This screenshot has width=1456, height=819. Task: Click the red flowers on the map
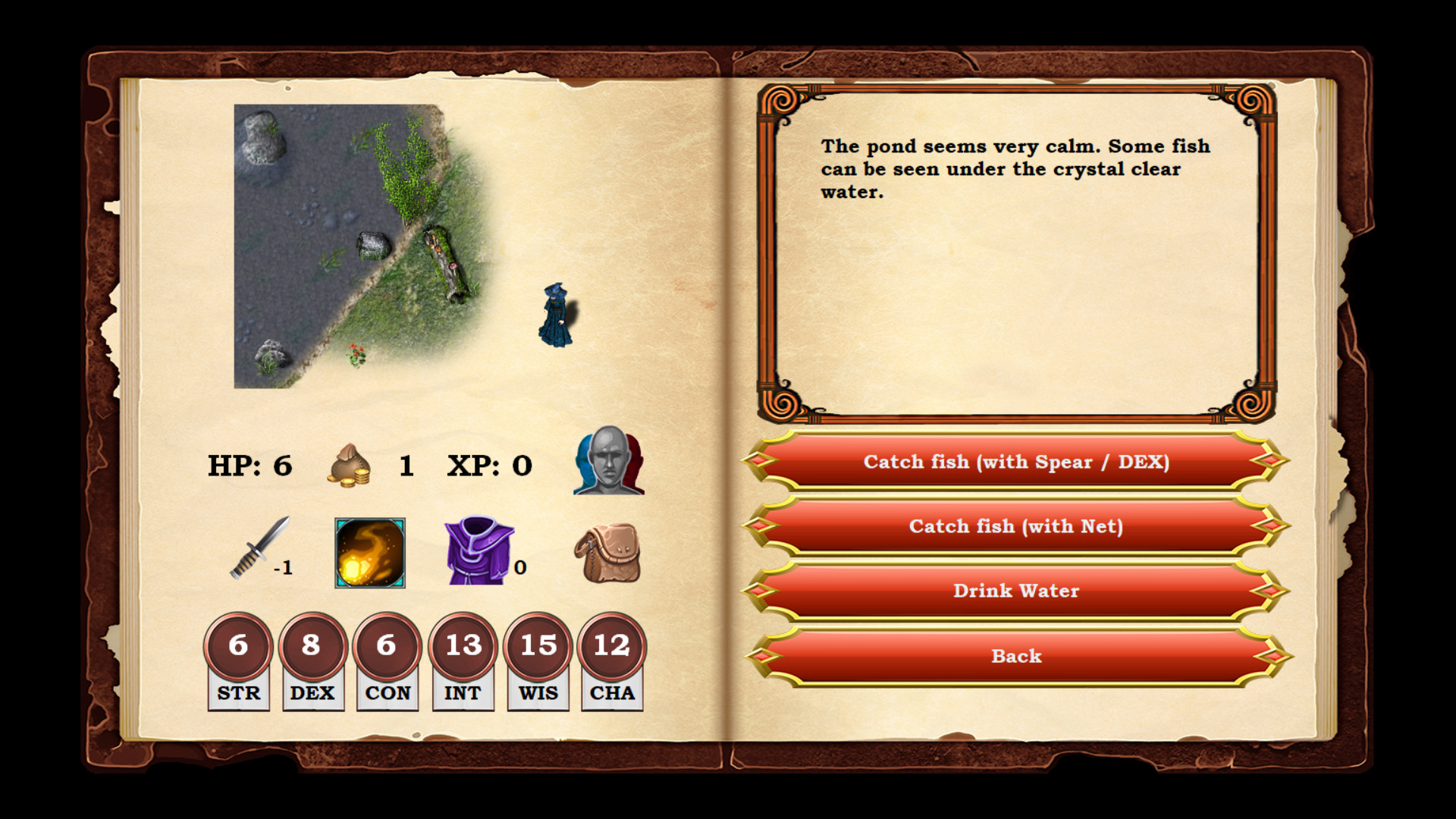tap(356, 355)
